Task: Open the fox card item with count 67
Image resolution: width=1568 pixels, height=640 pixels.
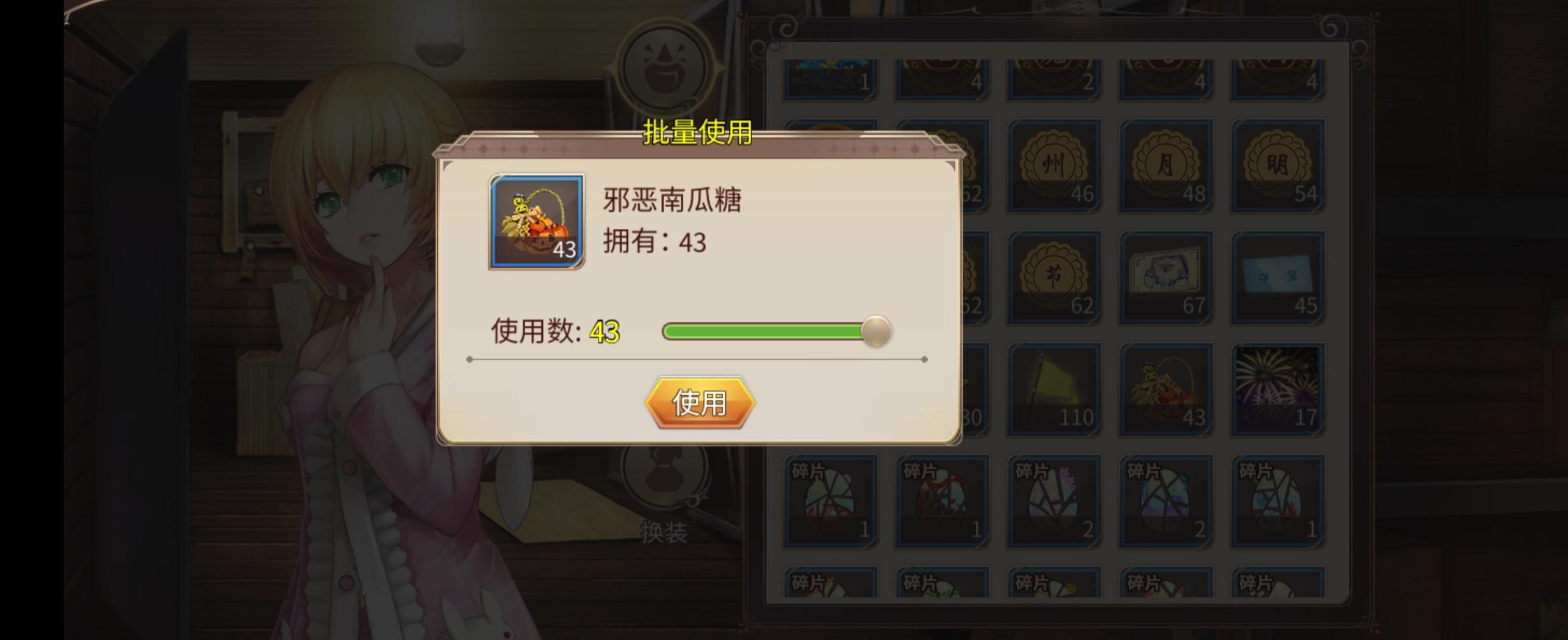Action: (x=1166, y=277)
